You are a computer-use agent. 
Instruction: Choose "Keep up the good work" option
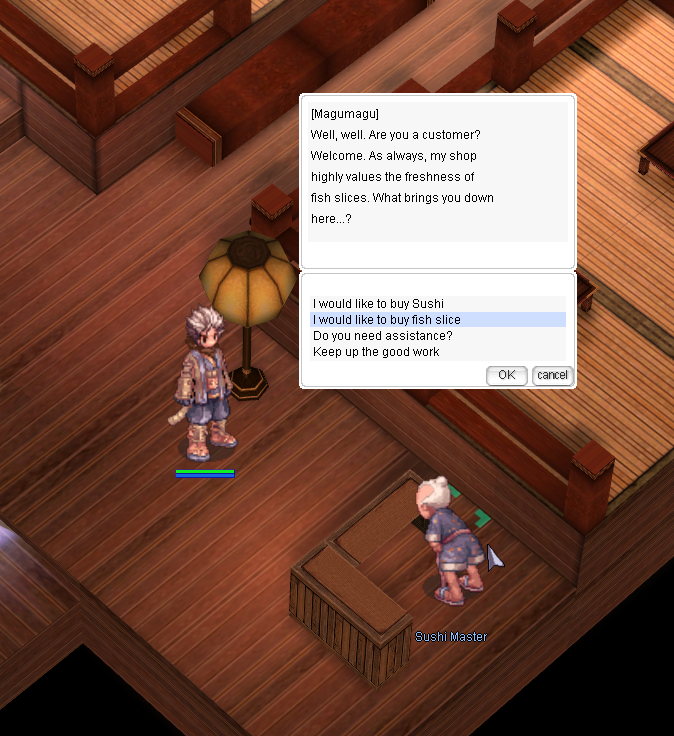(x=376, y=352)
